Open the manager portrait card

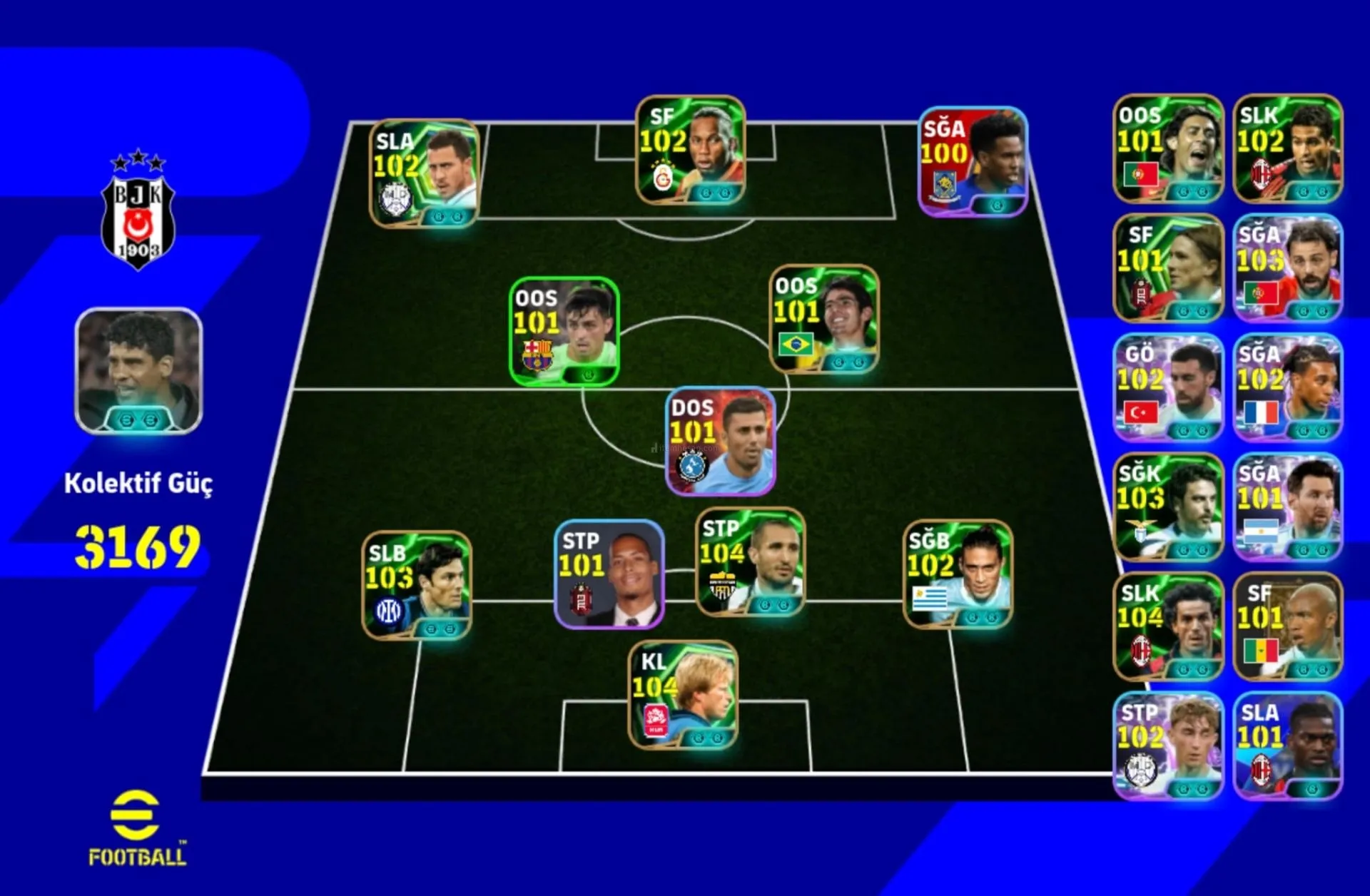(138, 371)
